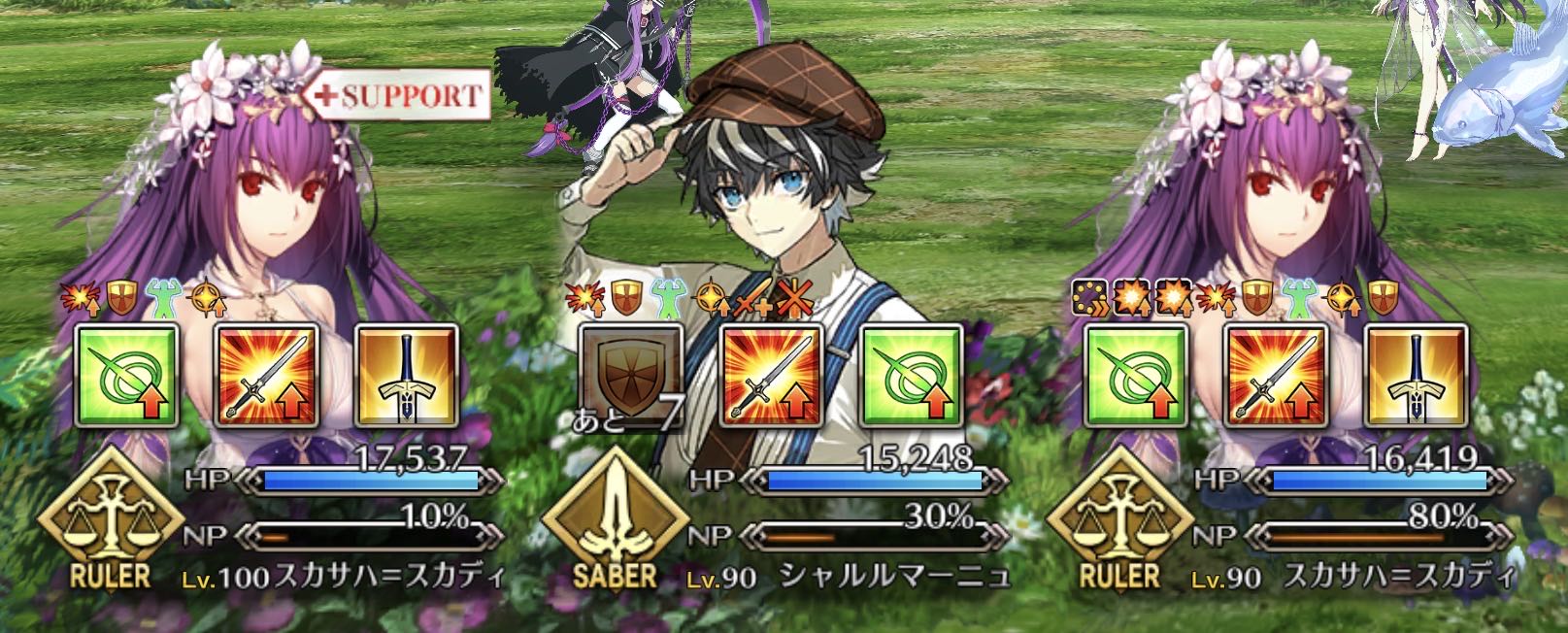Activate Lv.90 Skadi's flaming sword buff skill
This screenshot has width=1568, height=633.
(x=1276, y=375)
